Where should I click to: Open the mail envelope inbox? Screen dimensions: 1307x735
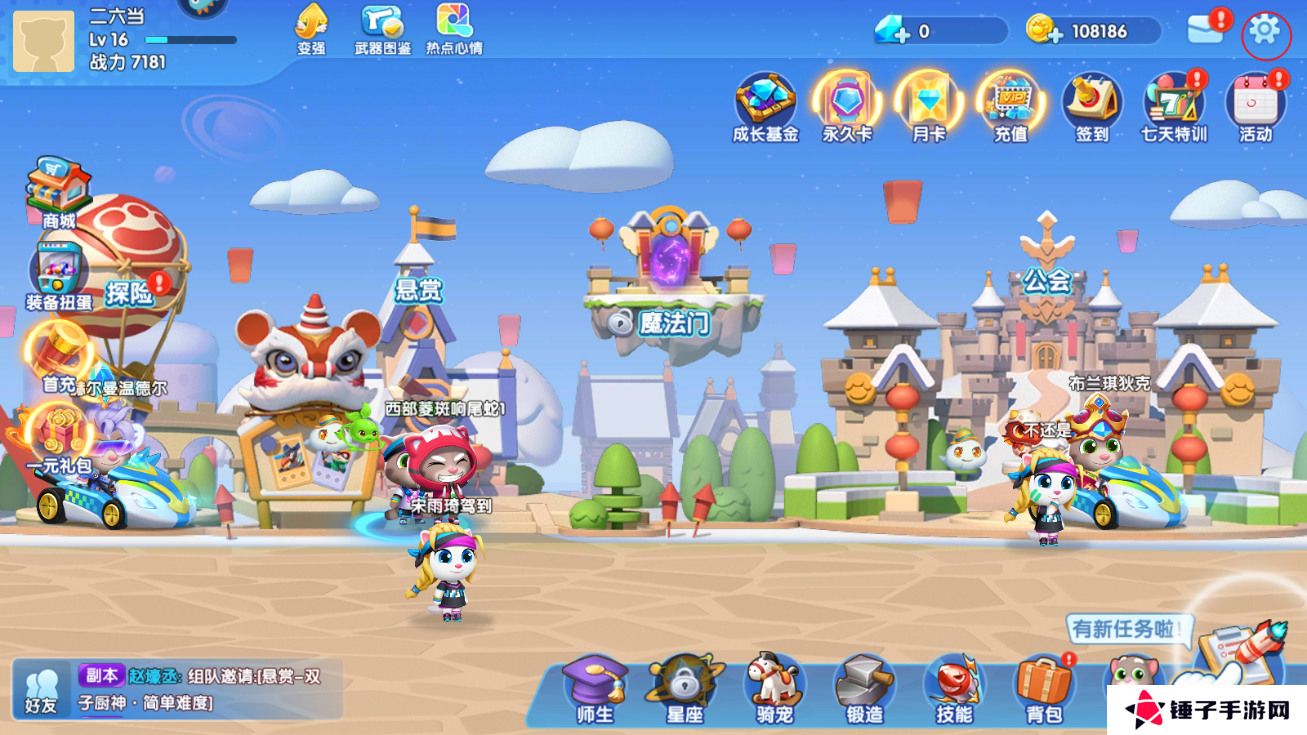[1206, 31]
